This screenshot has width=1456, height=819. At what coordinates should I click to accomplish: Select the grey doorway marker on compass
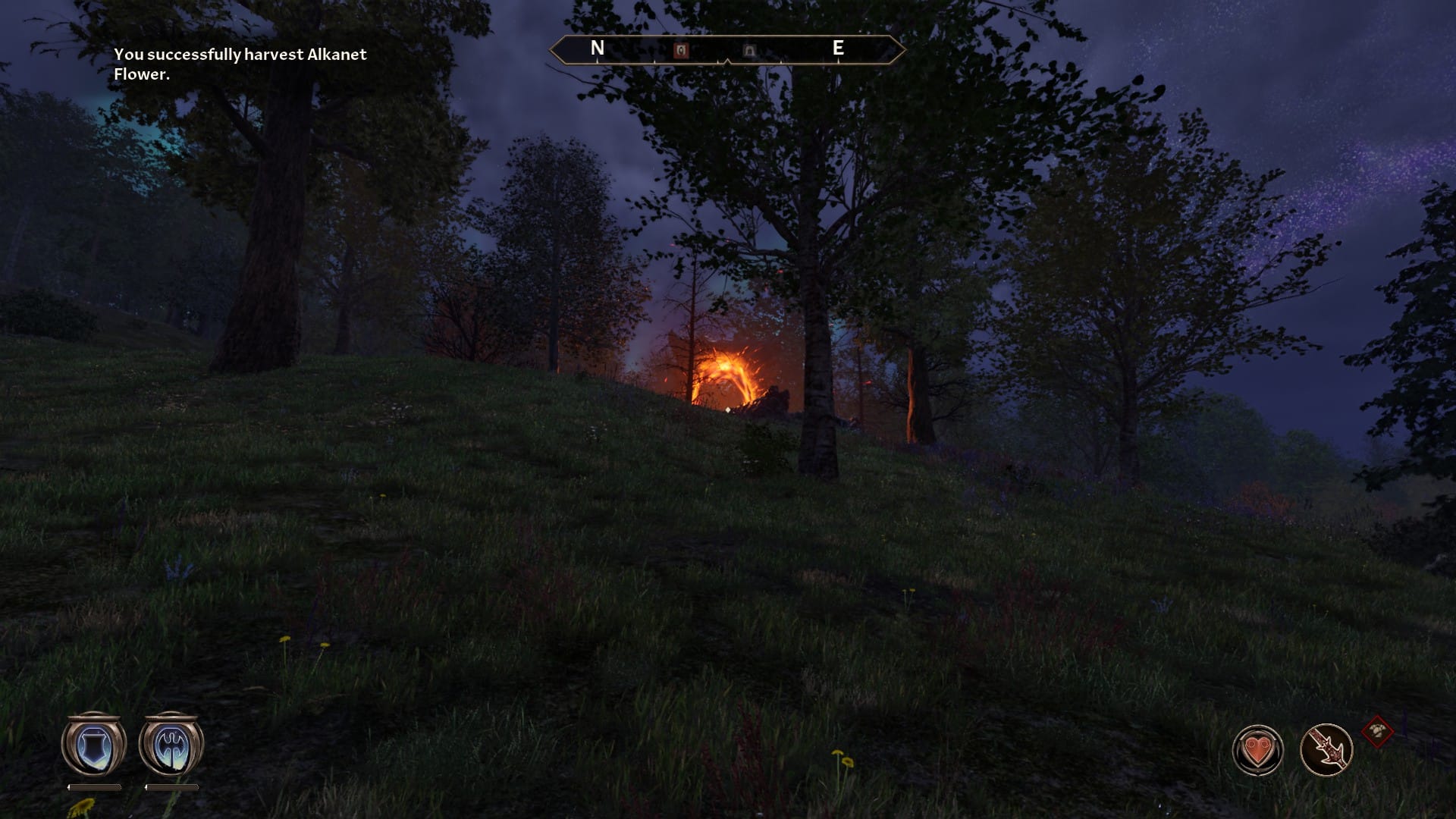click(x=749, y=51)
